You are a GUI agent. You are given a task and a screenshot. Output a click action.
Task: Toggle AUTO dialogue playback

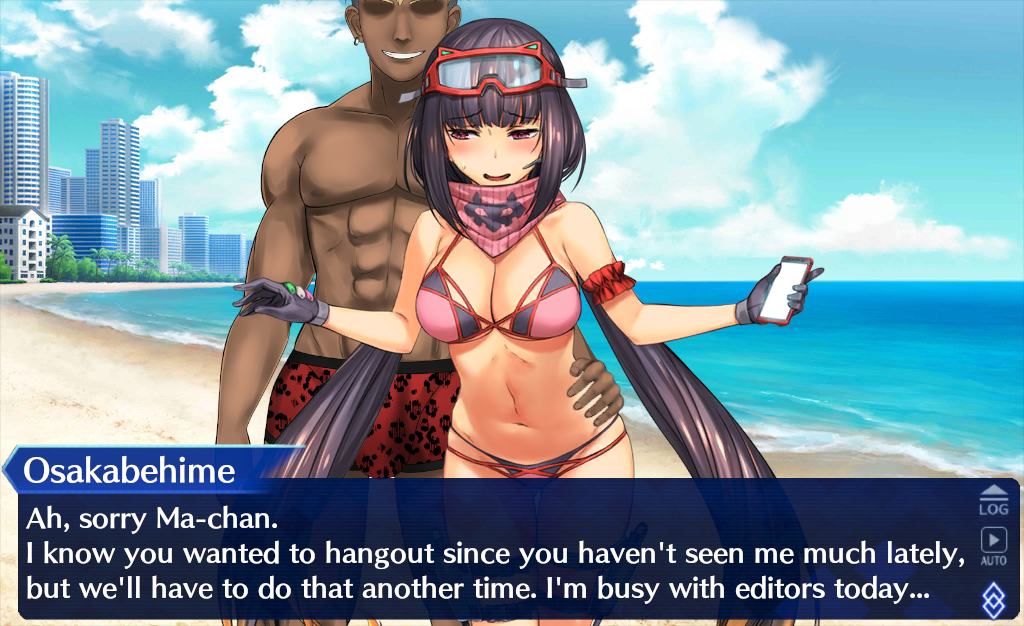(993, 546)
